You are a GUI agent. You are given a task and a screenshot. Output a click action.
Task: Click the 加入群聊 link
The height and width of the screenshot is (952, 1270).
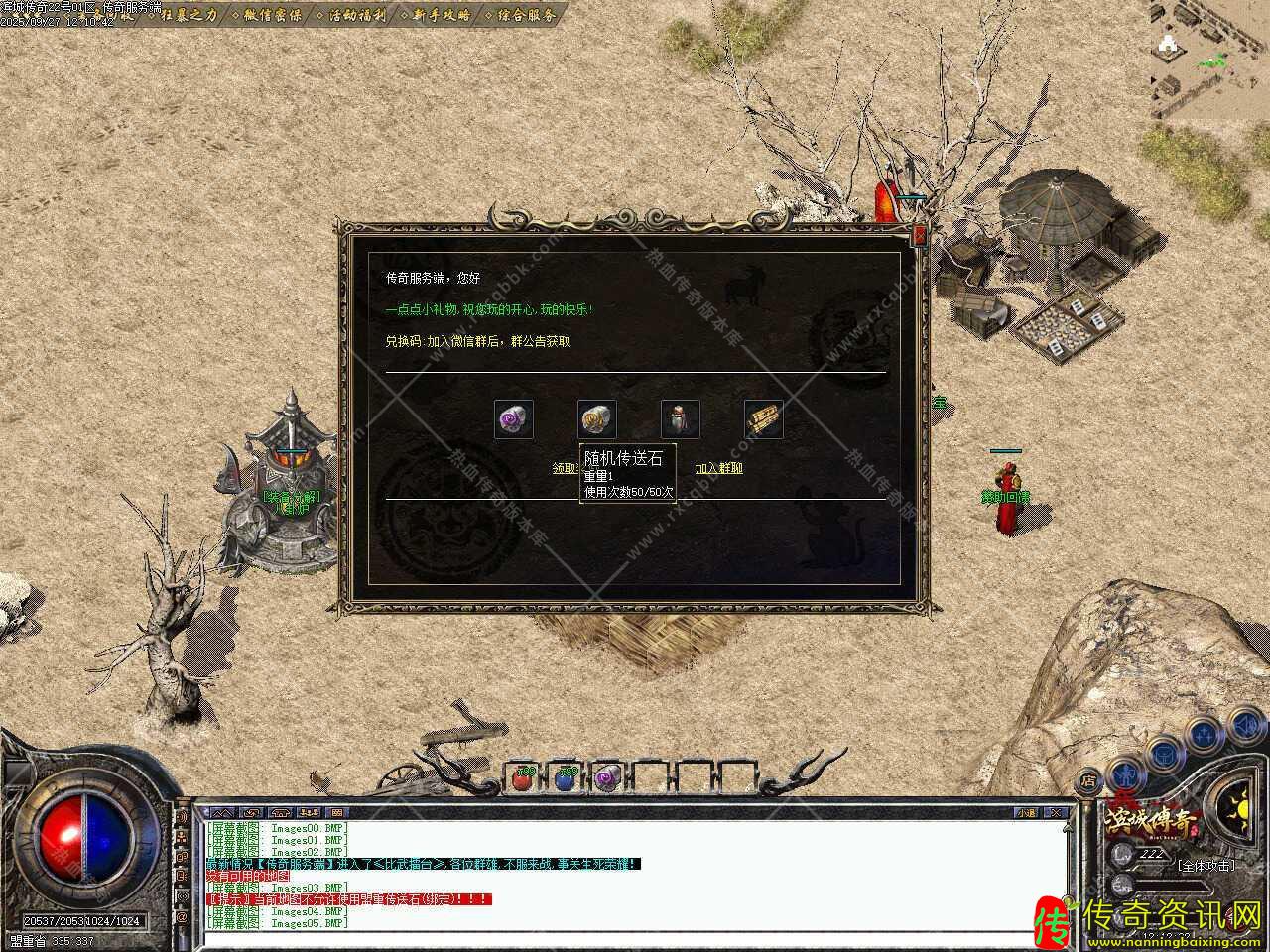[718, 468]
